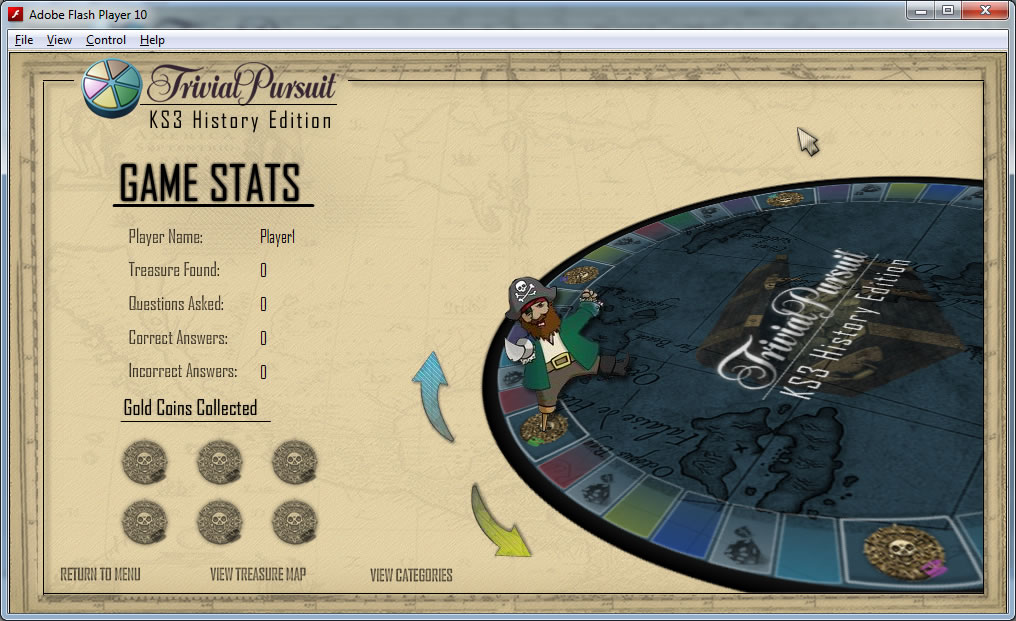Minimize the Flash Player window
Image resolution: width=1016 pixels, height=621 pixels.
(x=921, y=10)
